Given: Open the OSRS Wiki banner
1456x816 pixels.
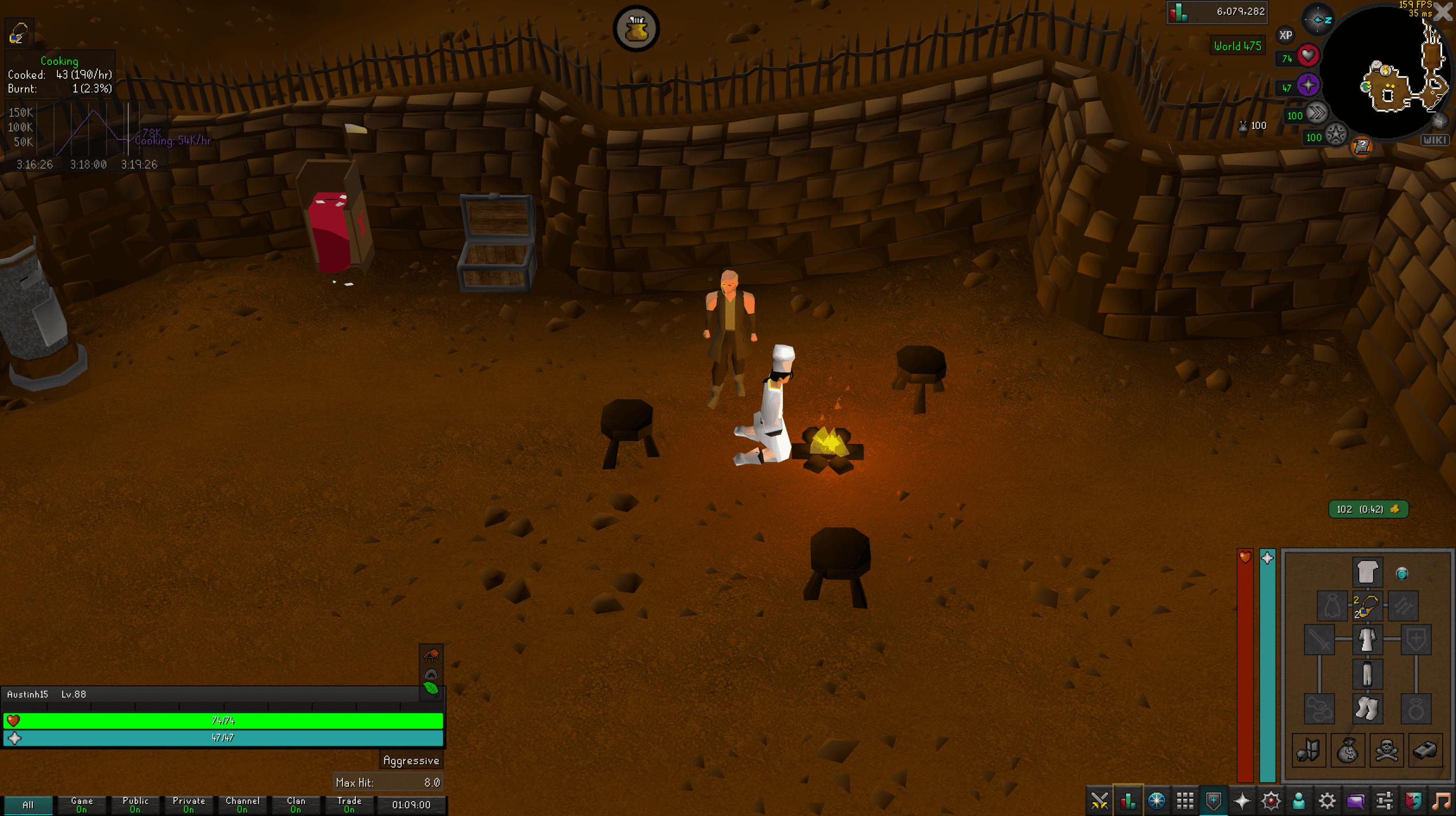Looking at the screenshot, I should pos(1435,140).
